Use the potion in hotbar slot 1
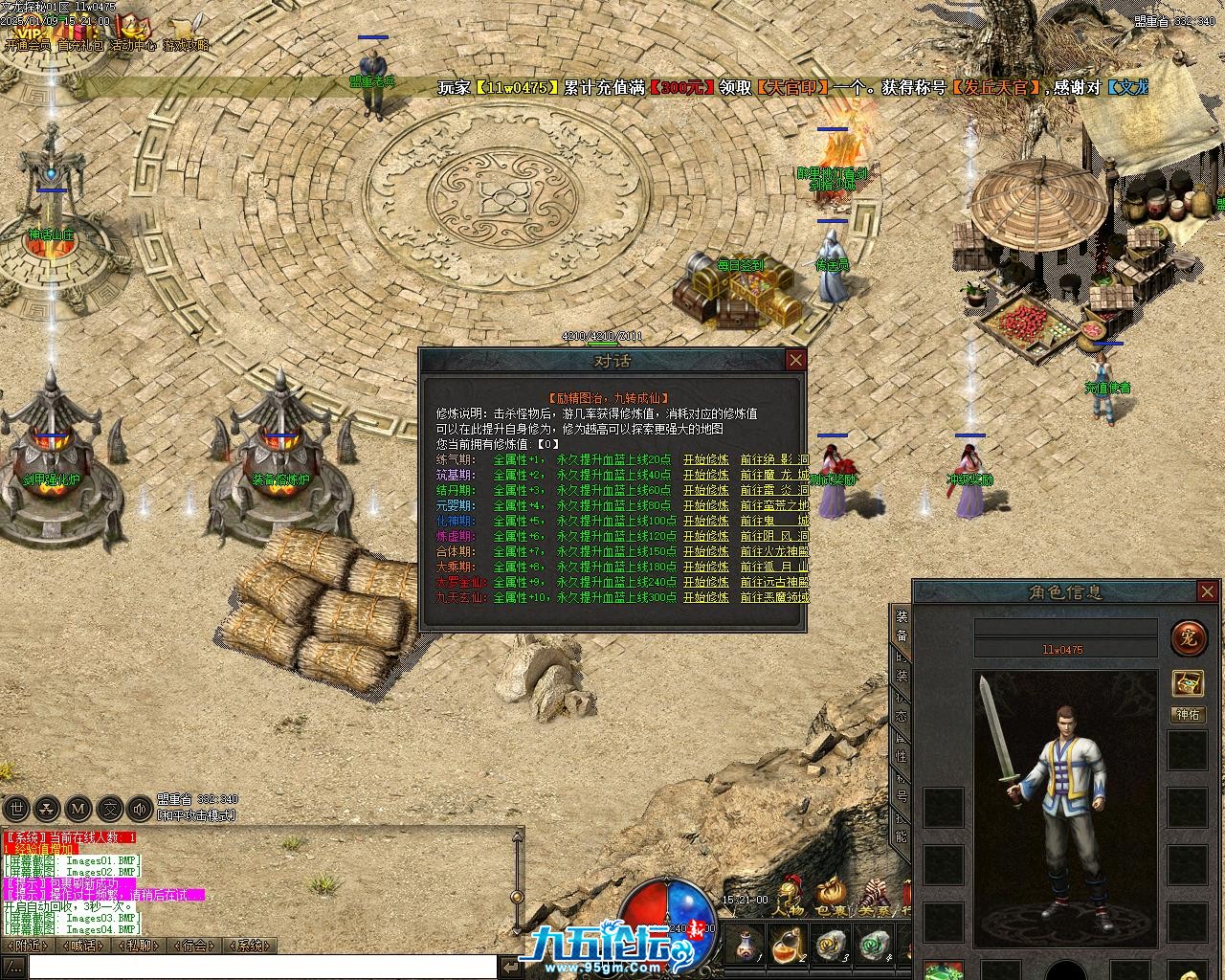Image resolution: width=1225 pixels, height=980 pixels. click(745, 945)
